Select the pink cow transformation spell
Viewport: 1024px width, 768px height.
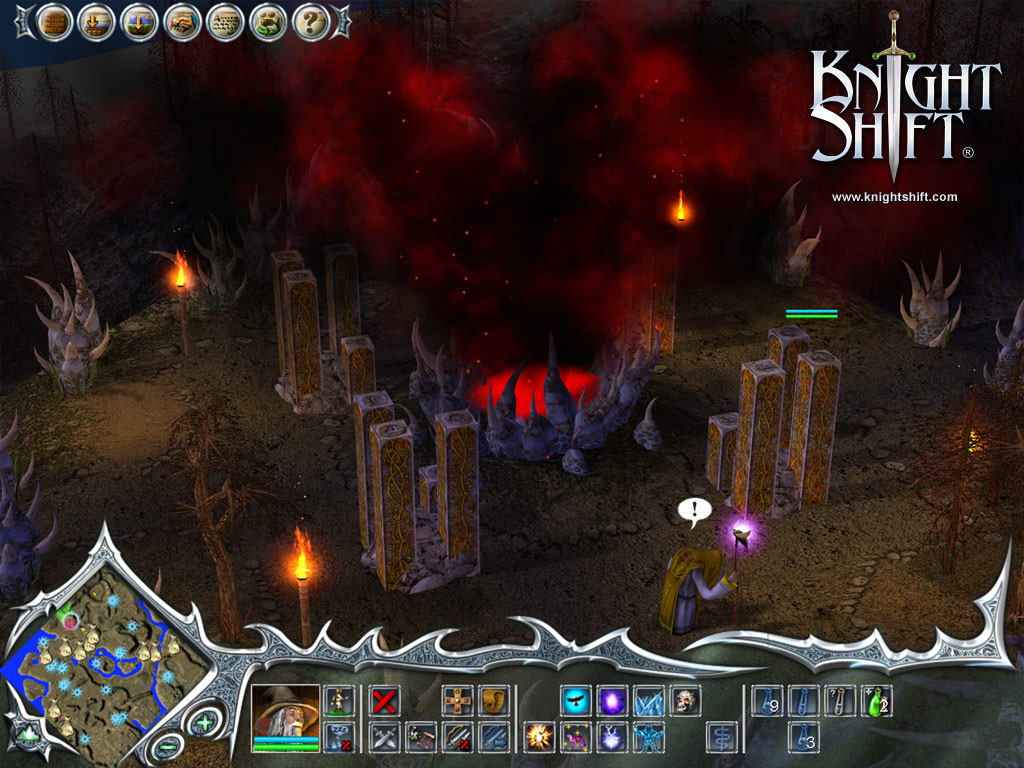coord(574,737)
